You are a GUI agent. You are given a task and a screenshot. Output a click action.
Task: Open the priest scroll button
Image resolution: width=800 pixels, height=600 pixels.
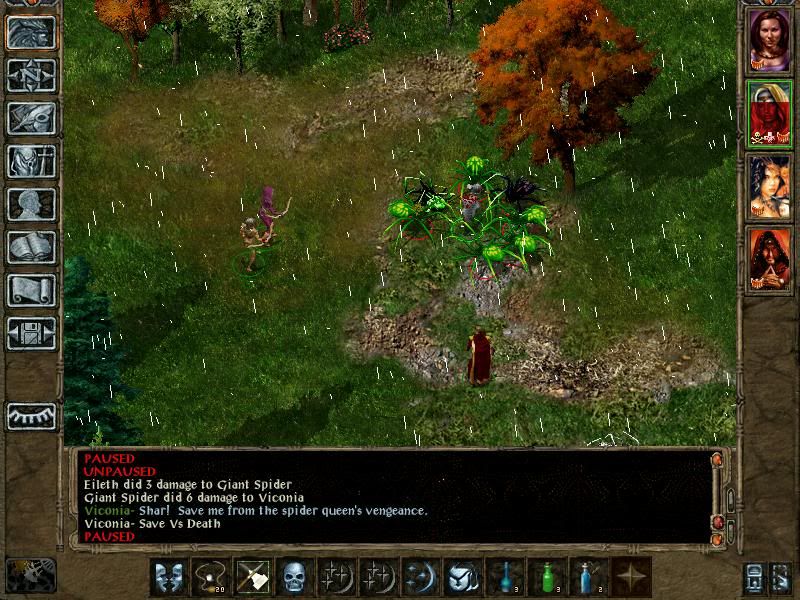(x=31, y=290)
